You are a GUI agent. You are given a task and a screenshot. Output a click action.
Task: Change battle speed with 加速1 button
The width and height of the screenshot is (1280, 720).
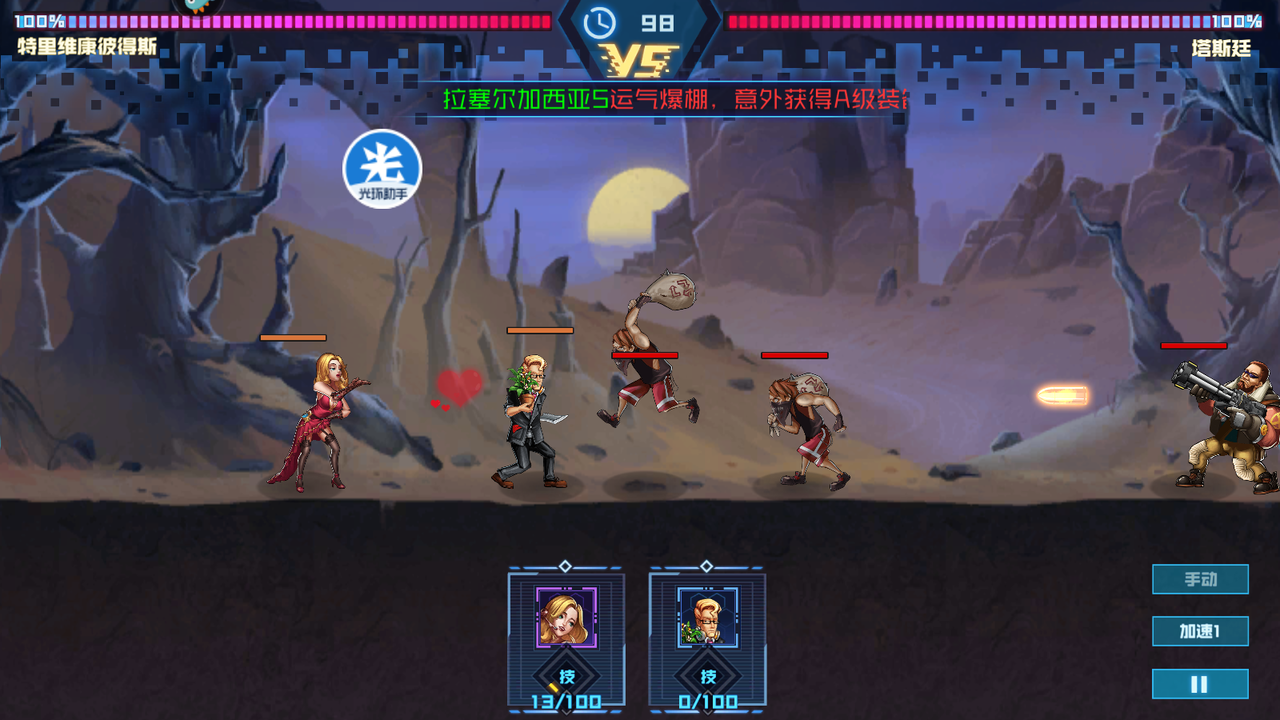tap(1200, 631)
